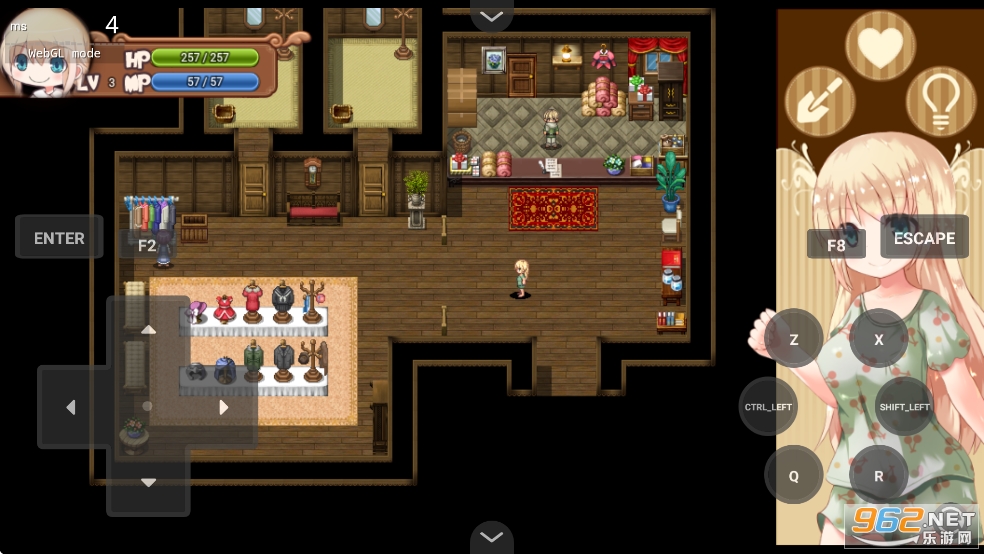984x554 pixels.
Task: Select the shovel icon button
Action: click(820, 101)
